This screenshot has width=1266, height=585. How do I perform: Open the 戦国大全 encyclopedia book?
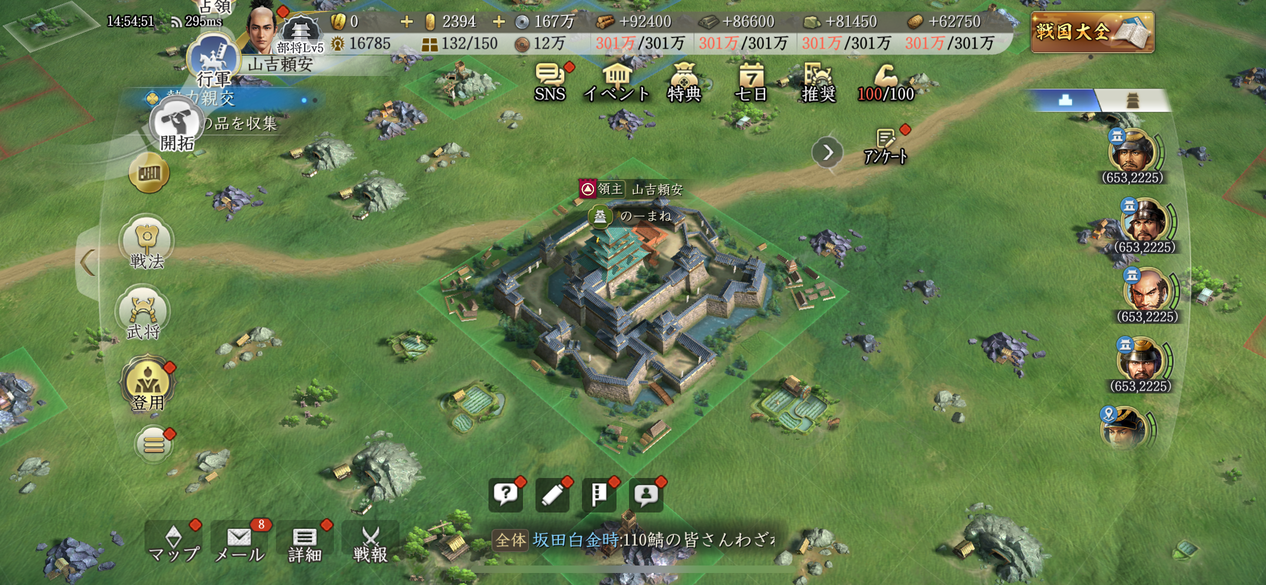point(1092,31)
